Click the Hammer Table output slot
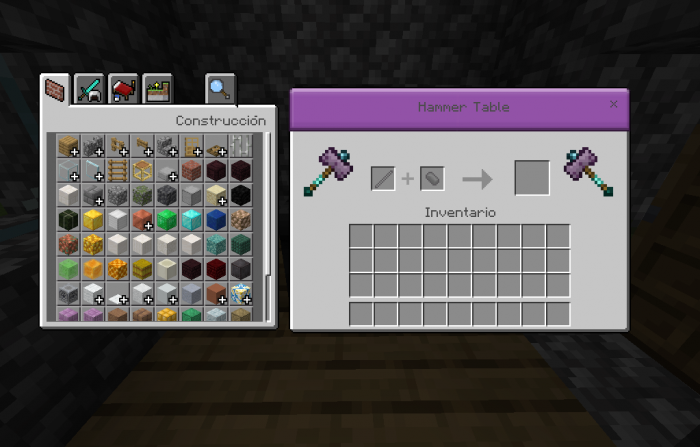 (532, 178)
